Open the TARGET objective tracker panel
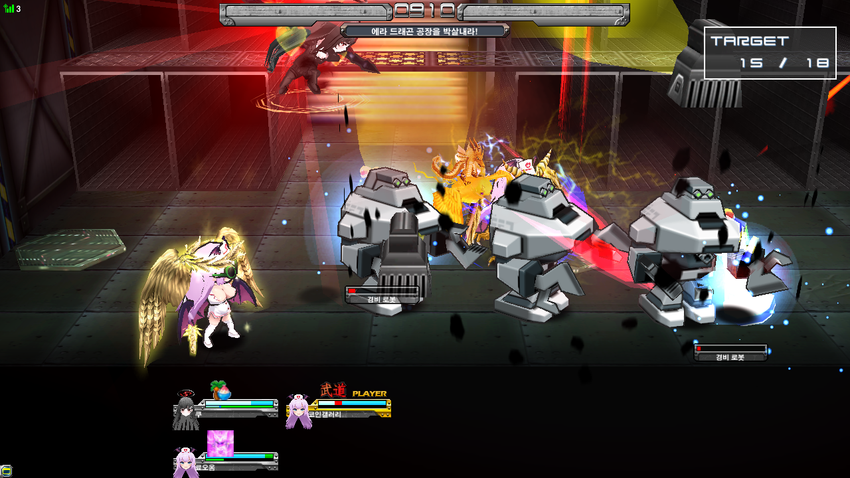 [769, 53]
